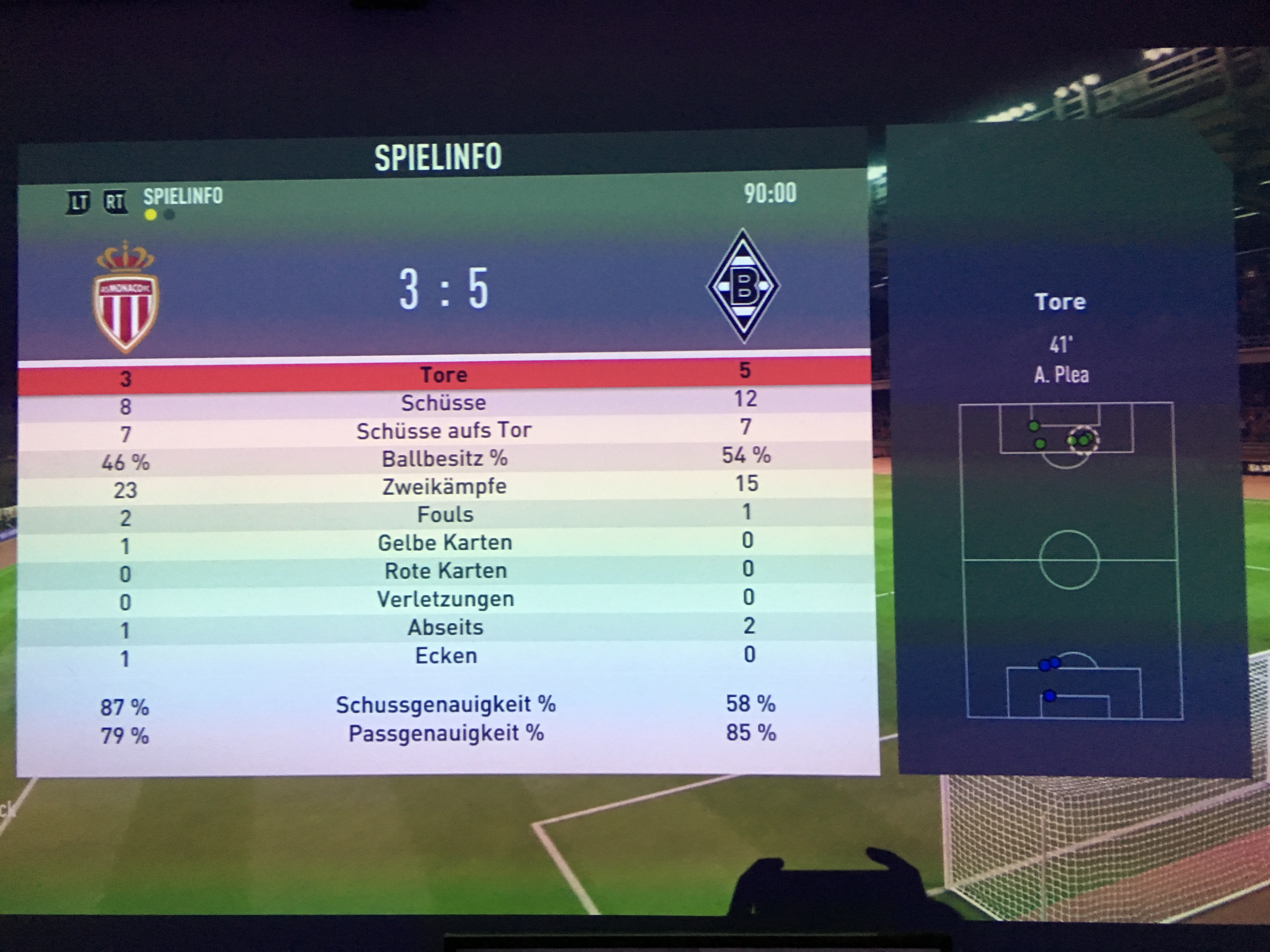This screenshot has width=1270, height=952.
Task: Select the Ecken stat row
Action: [x=446, y=655]
